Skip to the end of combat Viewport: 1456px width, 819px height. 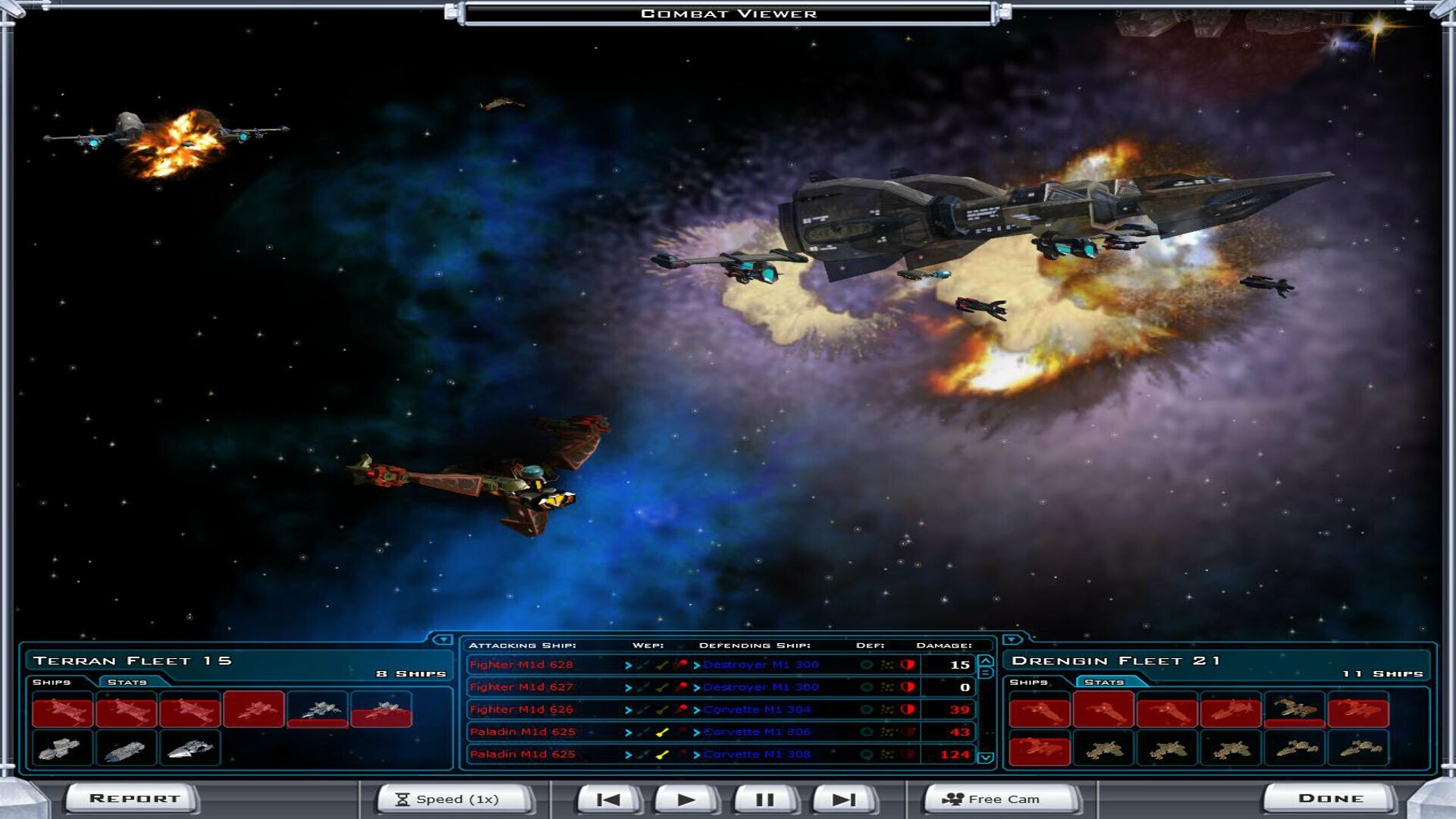coord(844,798)
